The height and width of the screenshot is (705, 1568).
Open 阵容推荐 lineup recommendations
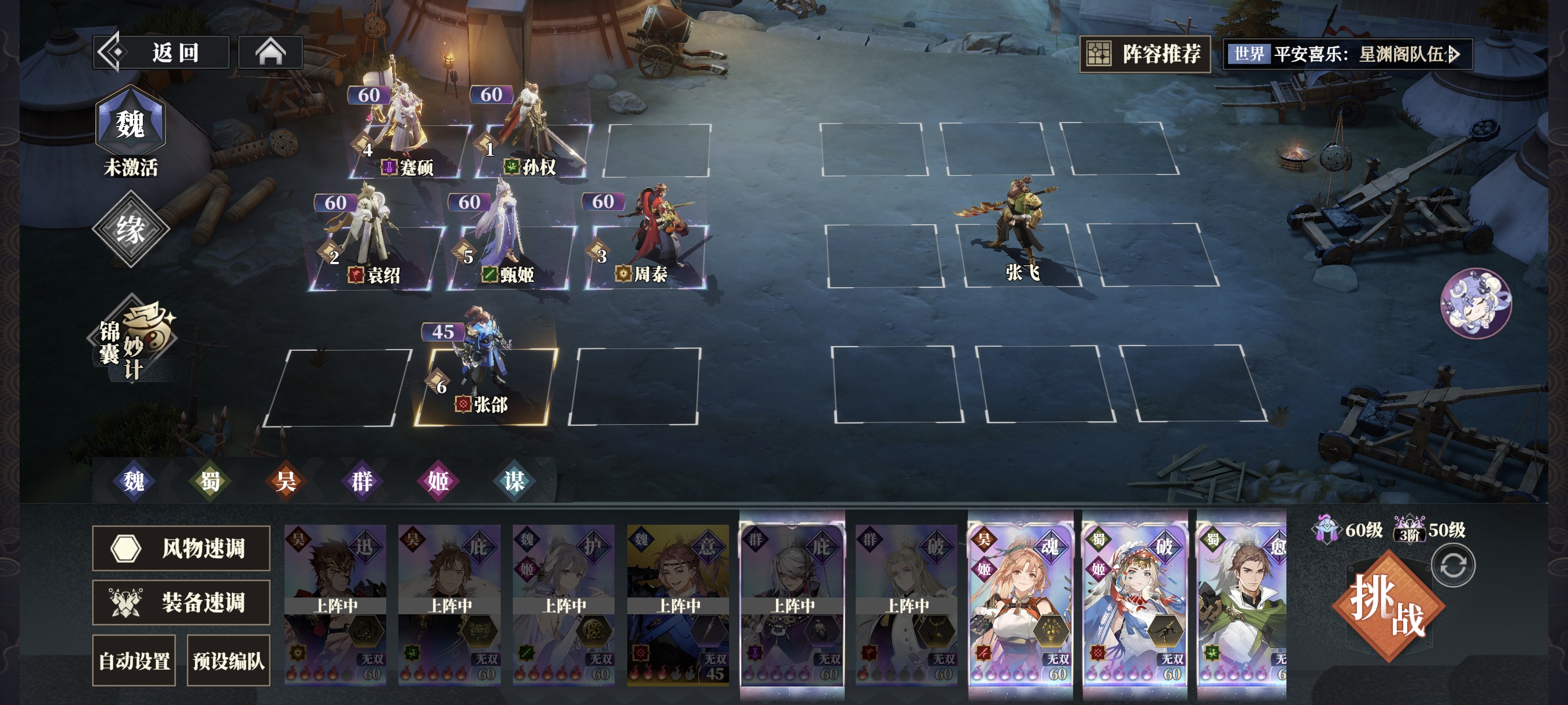pyautogui.click(x=1145, y=54)
